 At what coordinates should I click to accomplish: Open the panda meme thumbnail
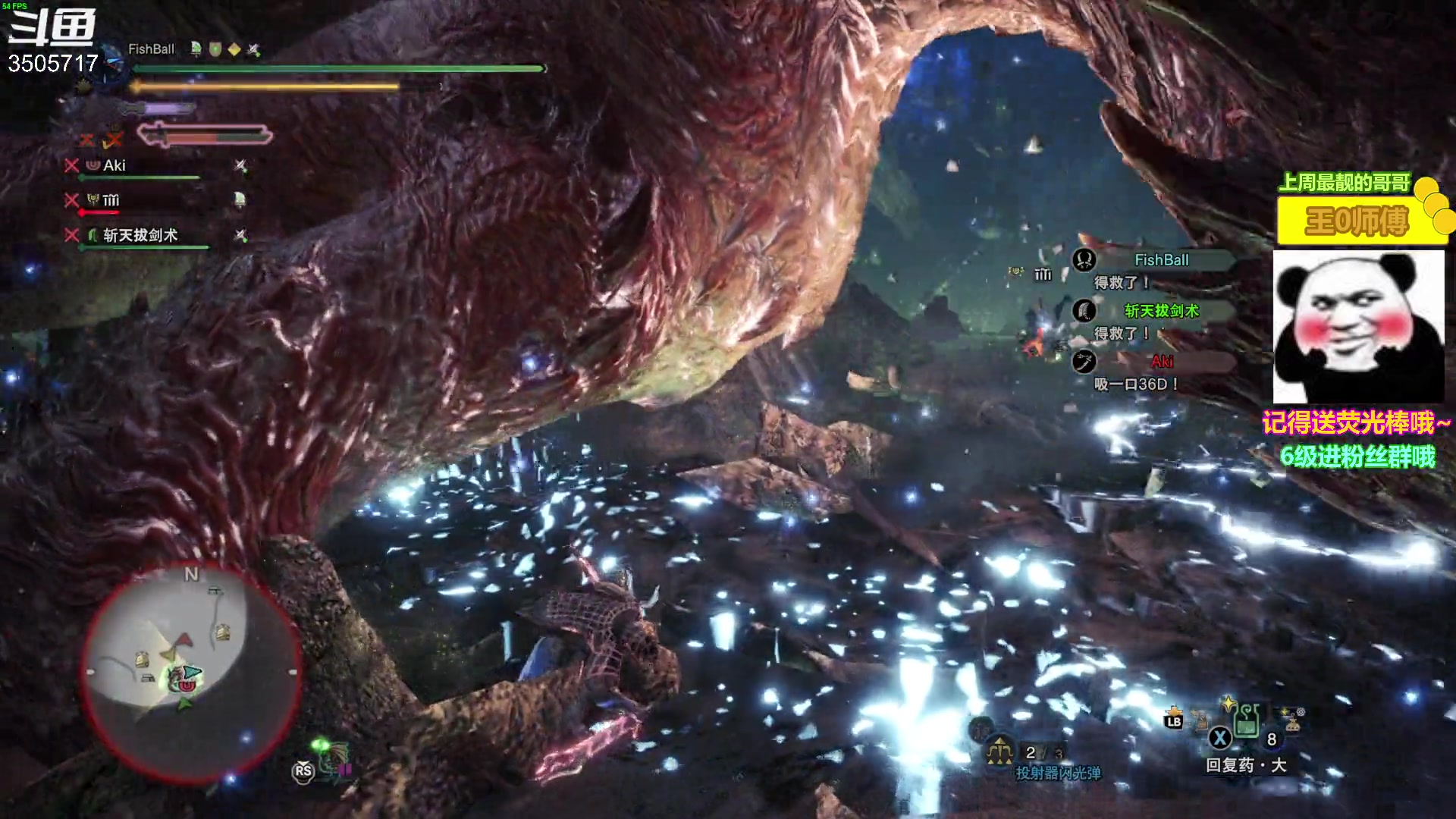click(1358, 326)
